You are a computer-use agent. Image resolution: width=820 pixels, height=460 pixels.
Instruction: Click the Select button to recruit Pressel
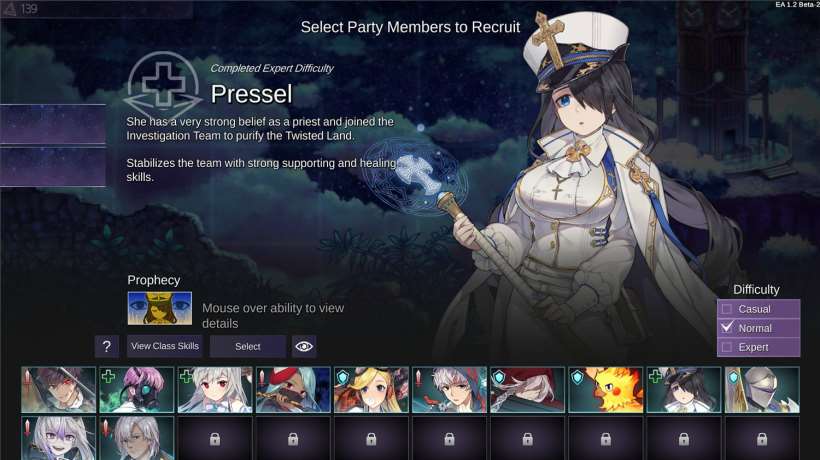click(248, 346)
